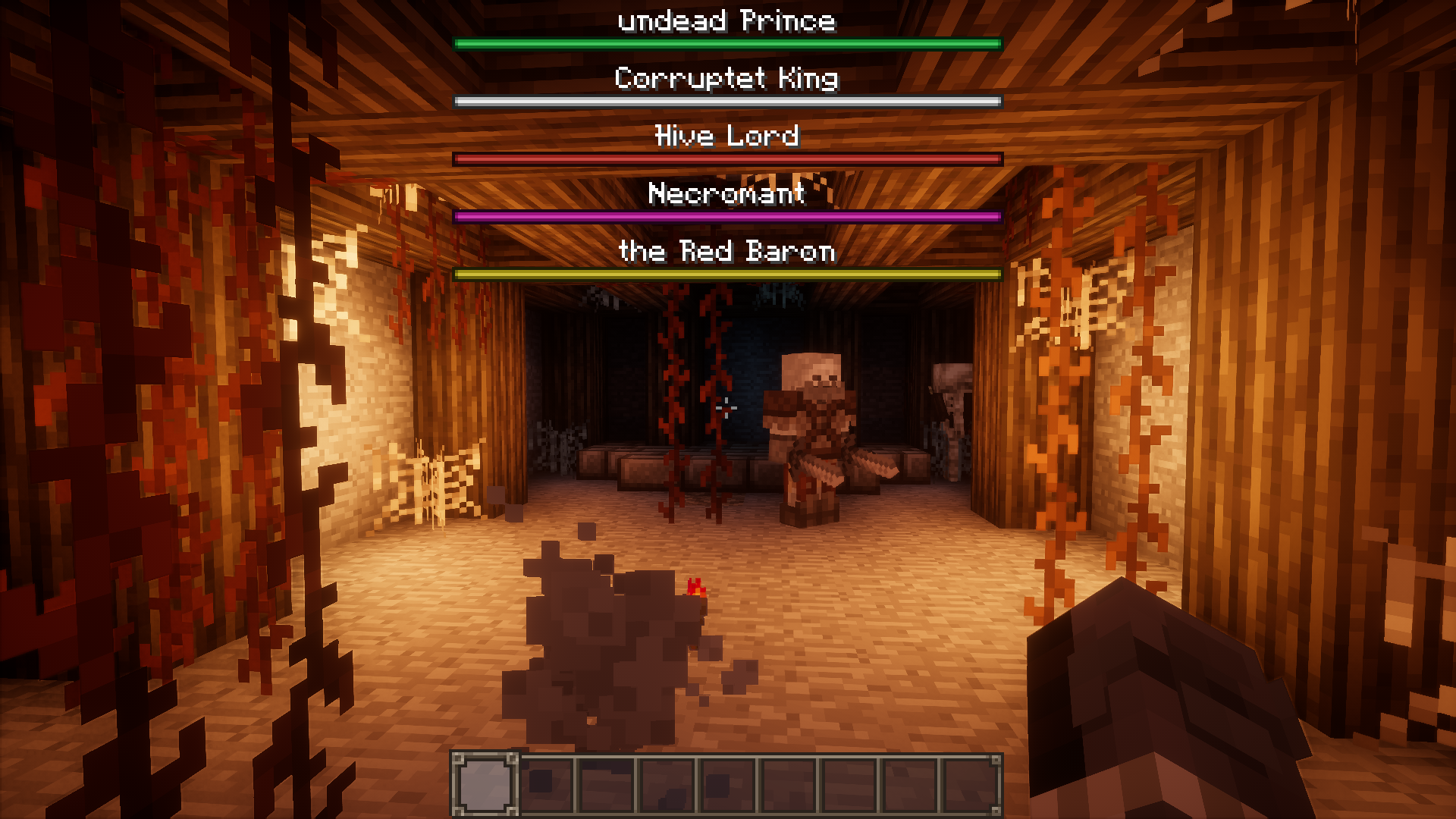Click the Corruptet King boss title
Screen dimensions: 1456x819
click(726, 78)
